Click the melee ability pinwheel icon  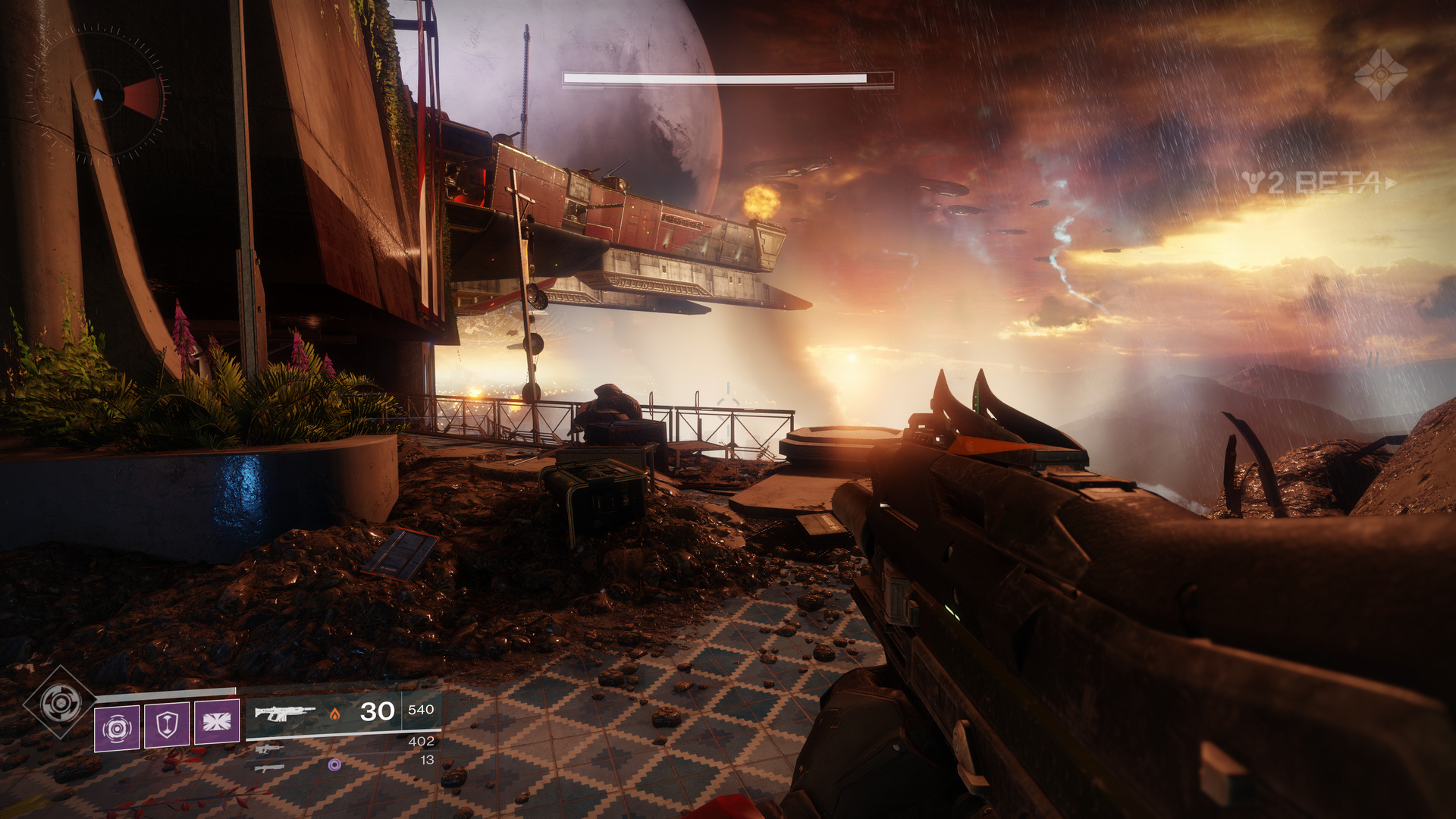tap(217, 721)
